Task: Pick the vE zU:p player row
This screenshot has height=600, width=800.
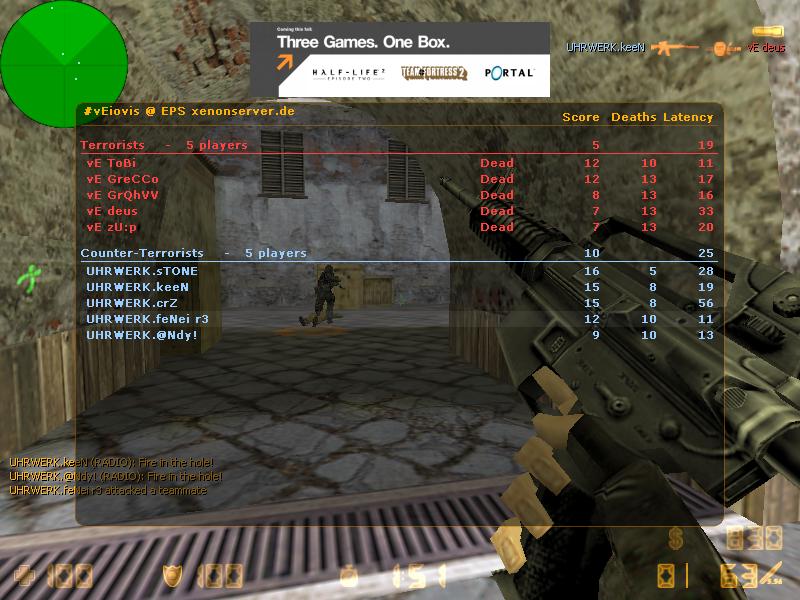Action: (x=112, y=227)
